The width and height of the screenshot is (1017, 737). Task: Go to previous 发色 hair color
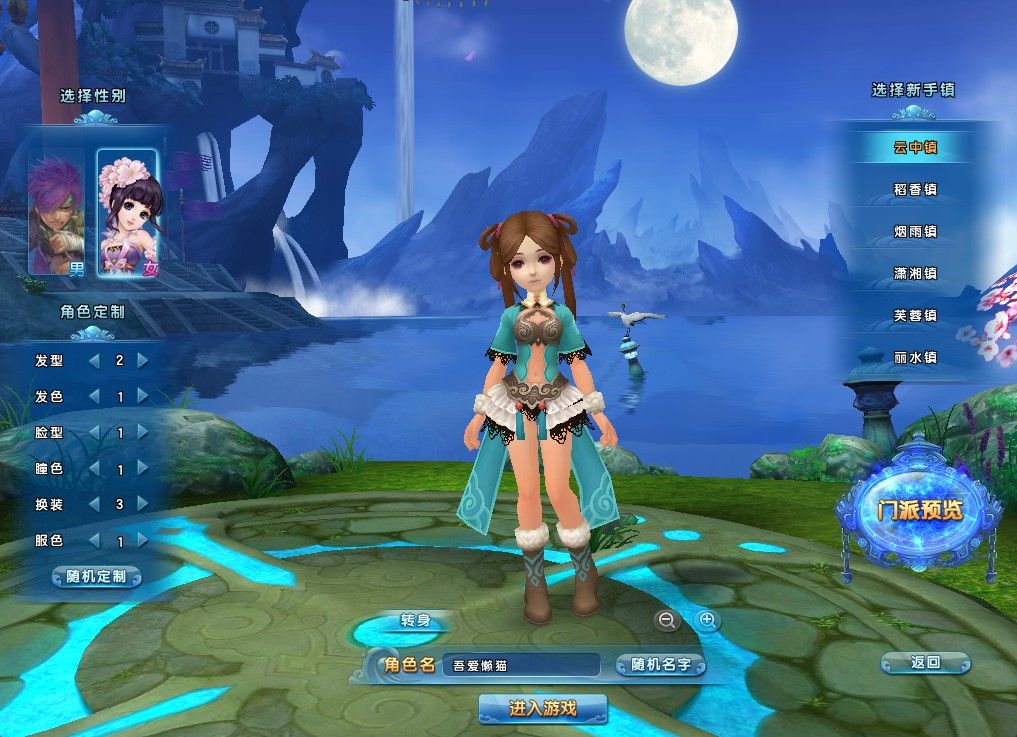coord(94,397)
